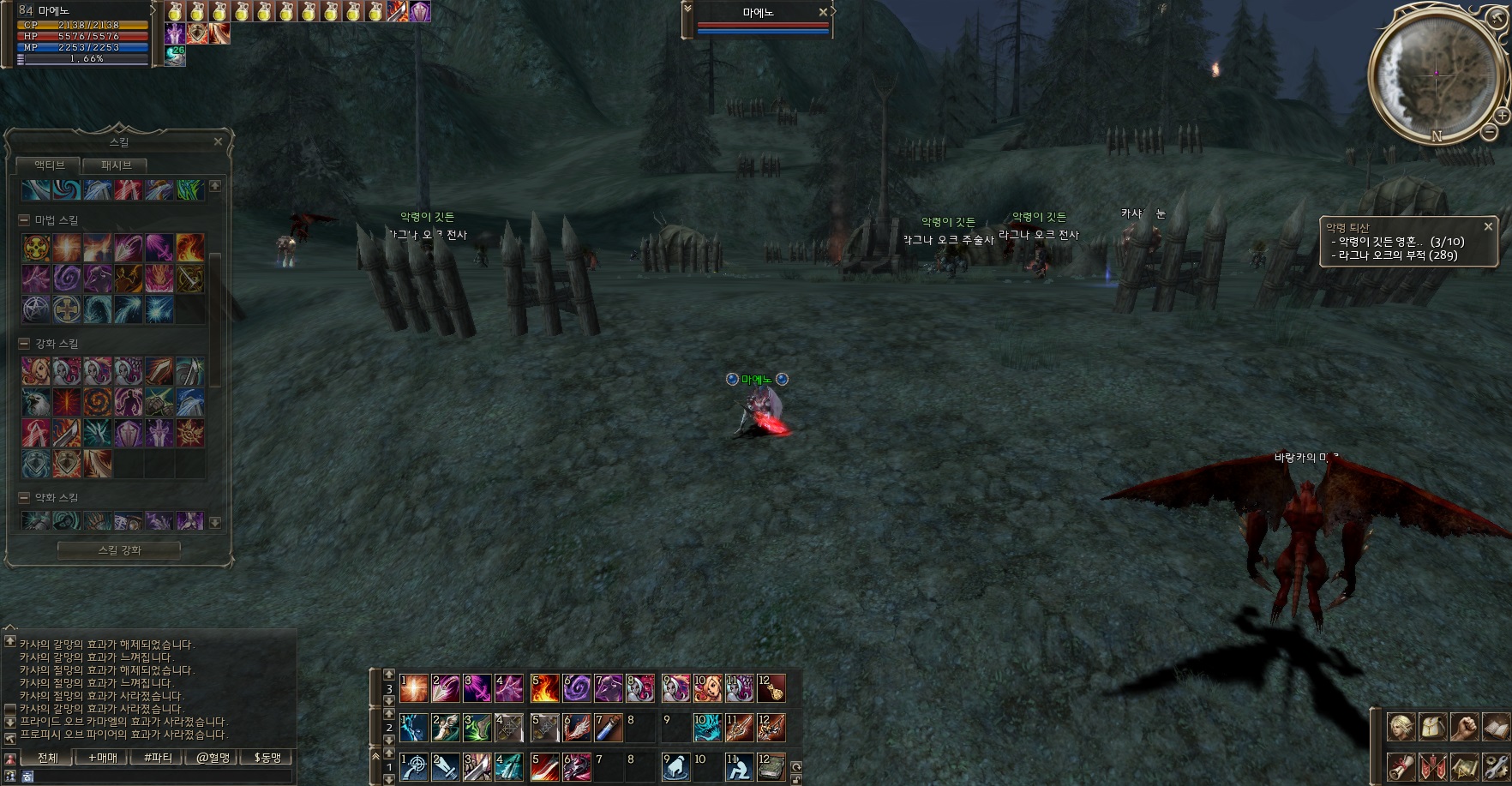The height and width of the screenshot is (786, 1512).
Task: Zoom in the minimap with plus button
Action: pos(1502,115)
